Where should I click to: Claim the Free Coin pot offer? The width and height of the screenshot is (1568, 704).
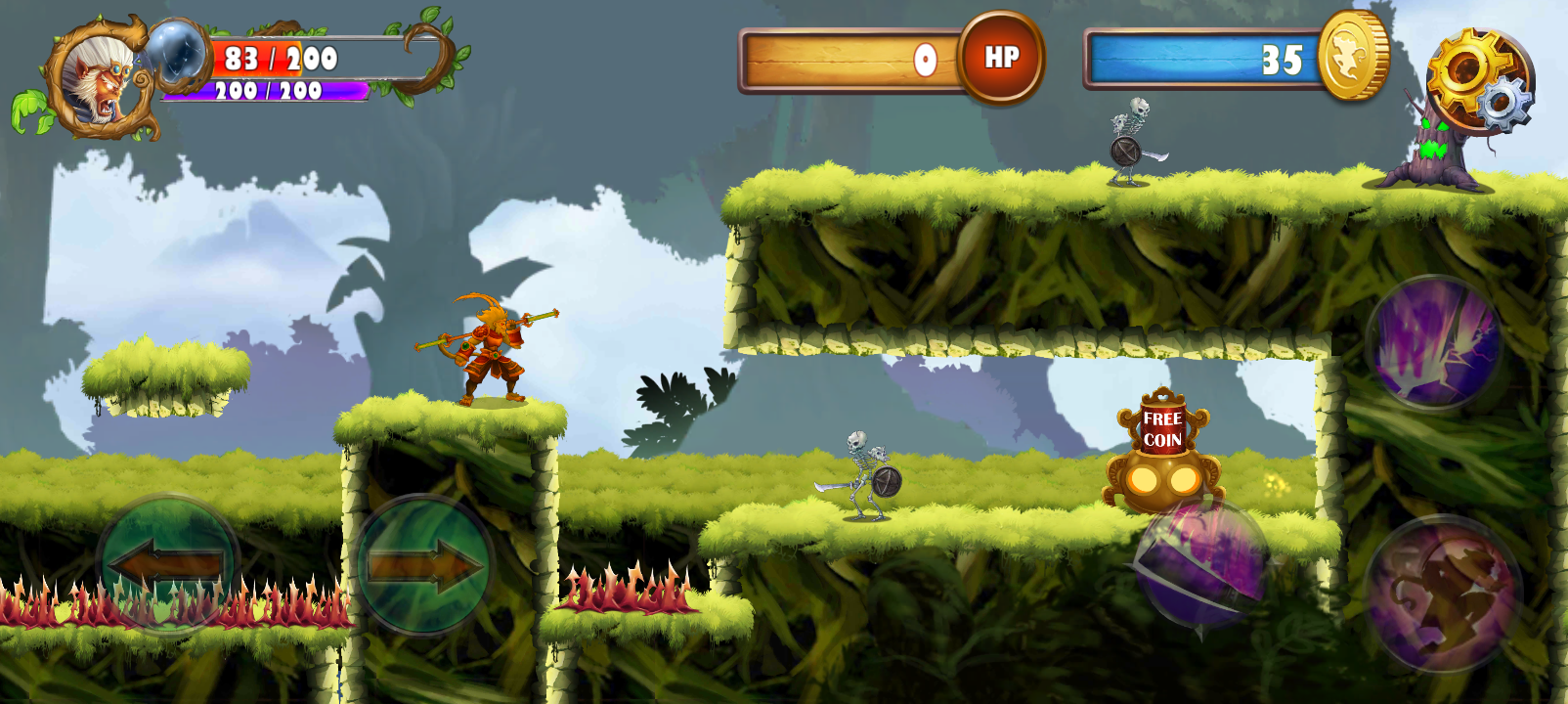(1163, 452)
